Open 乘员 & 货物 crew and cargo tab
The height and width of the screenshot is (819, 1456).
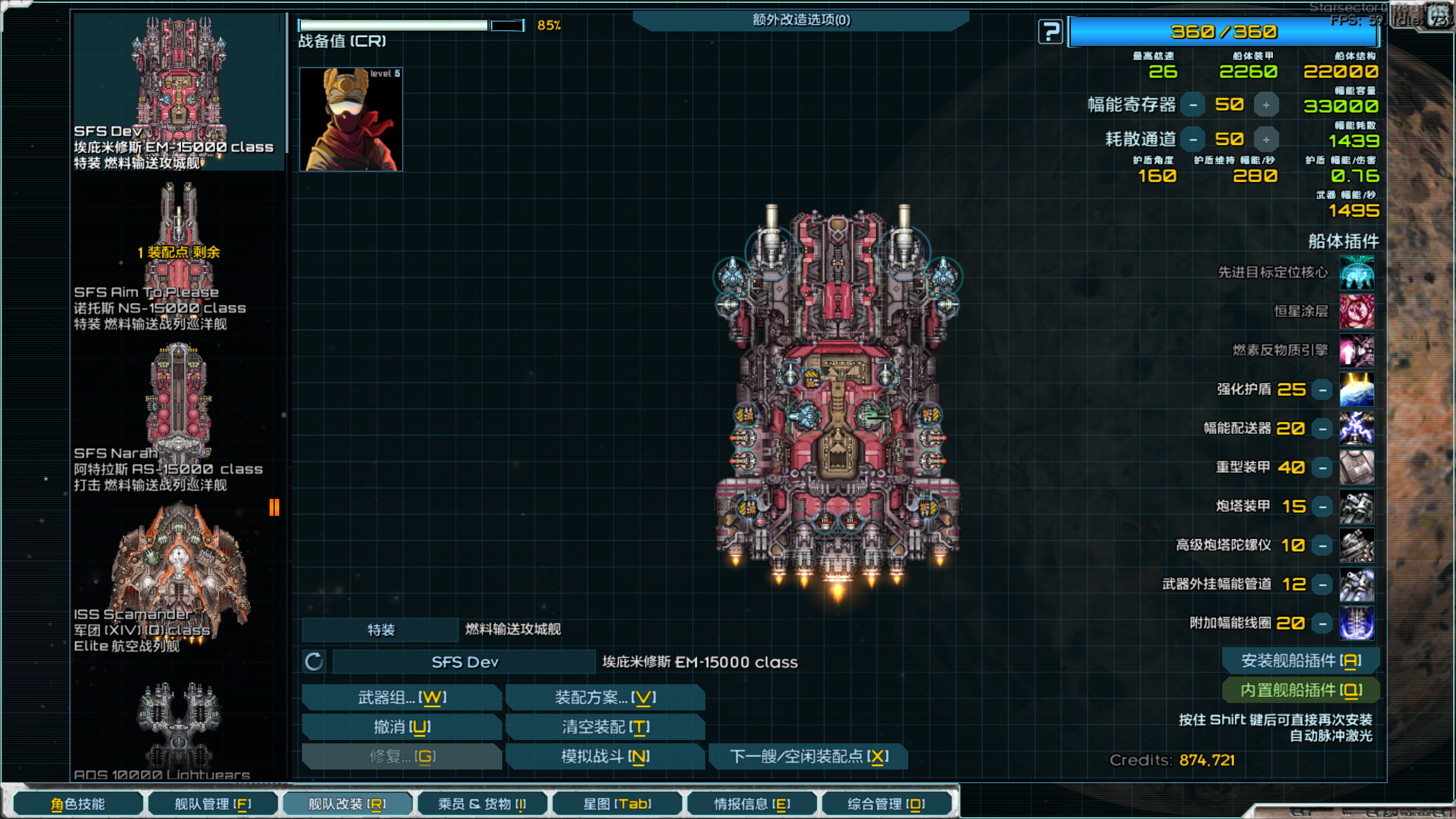point(482,804)
